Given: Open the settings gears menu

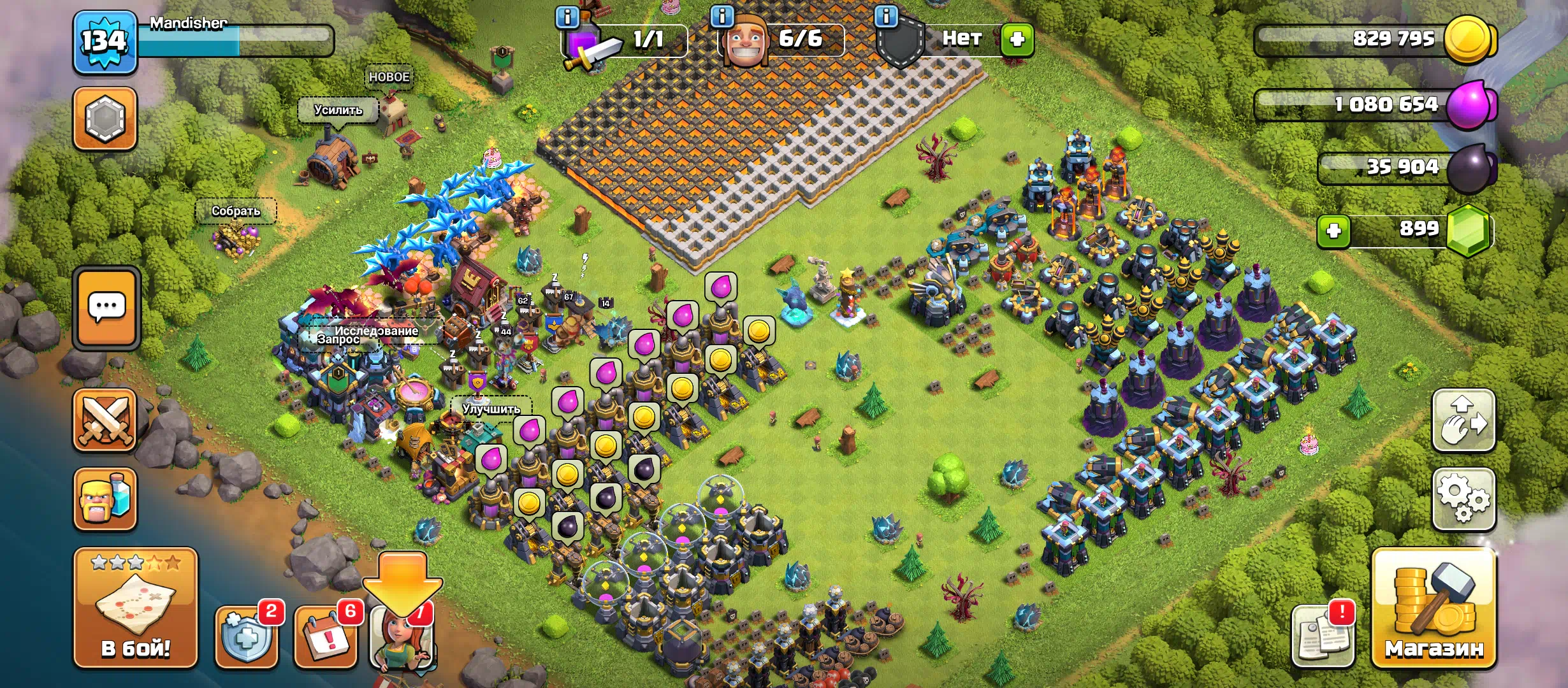Looking at the screenshot, I should pos(1463,499).
